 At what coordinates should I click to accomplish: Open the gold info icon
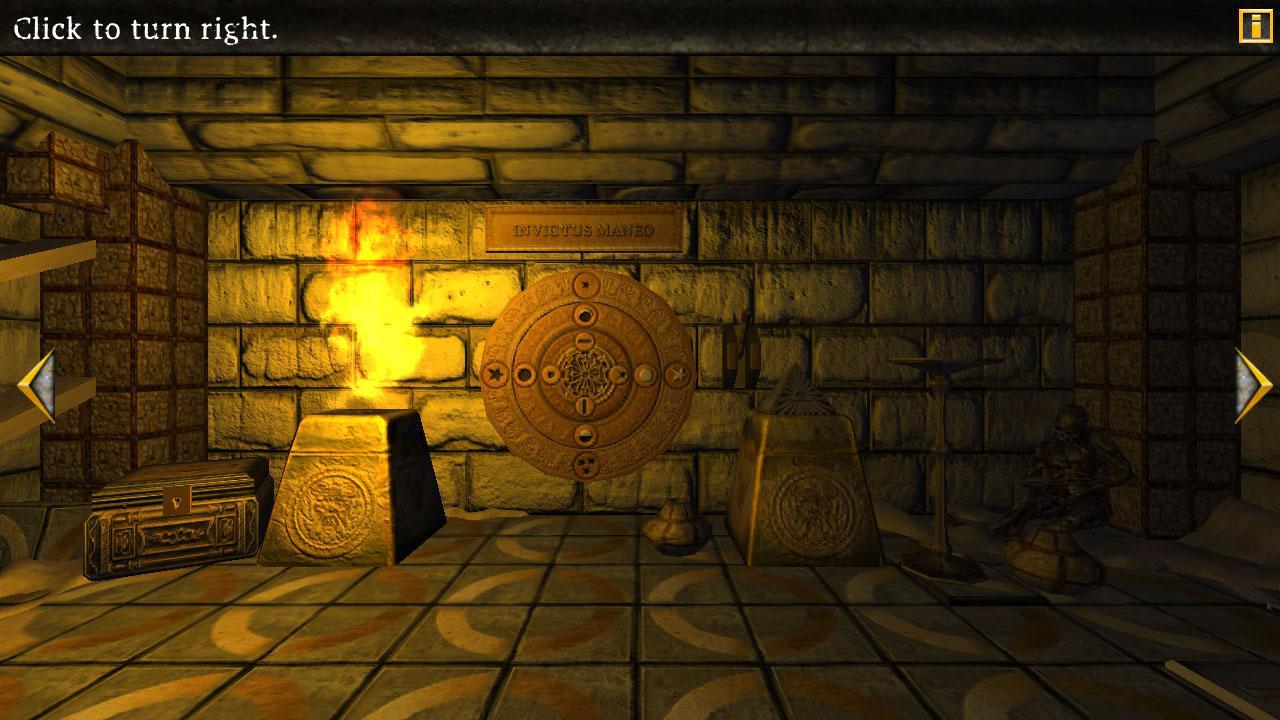pos(1255,26)
